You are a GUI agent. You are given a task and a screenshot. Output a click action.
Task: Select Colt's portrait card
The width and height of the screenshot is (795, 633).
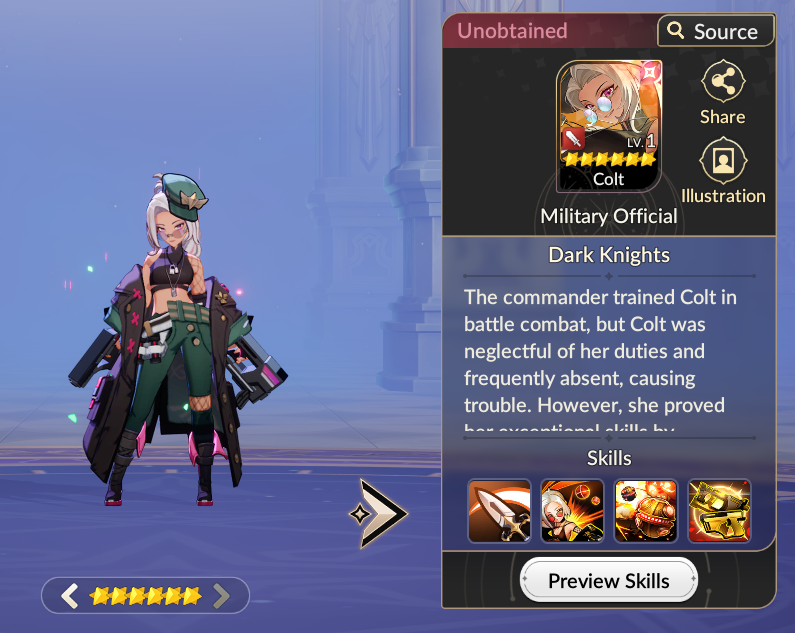608,127
